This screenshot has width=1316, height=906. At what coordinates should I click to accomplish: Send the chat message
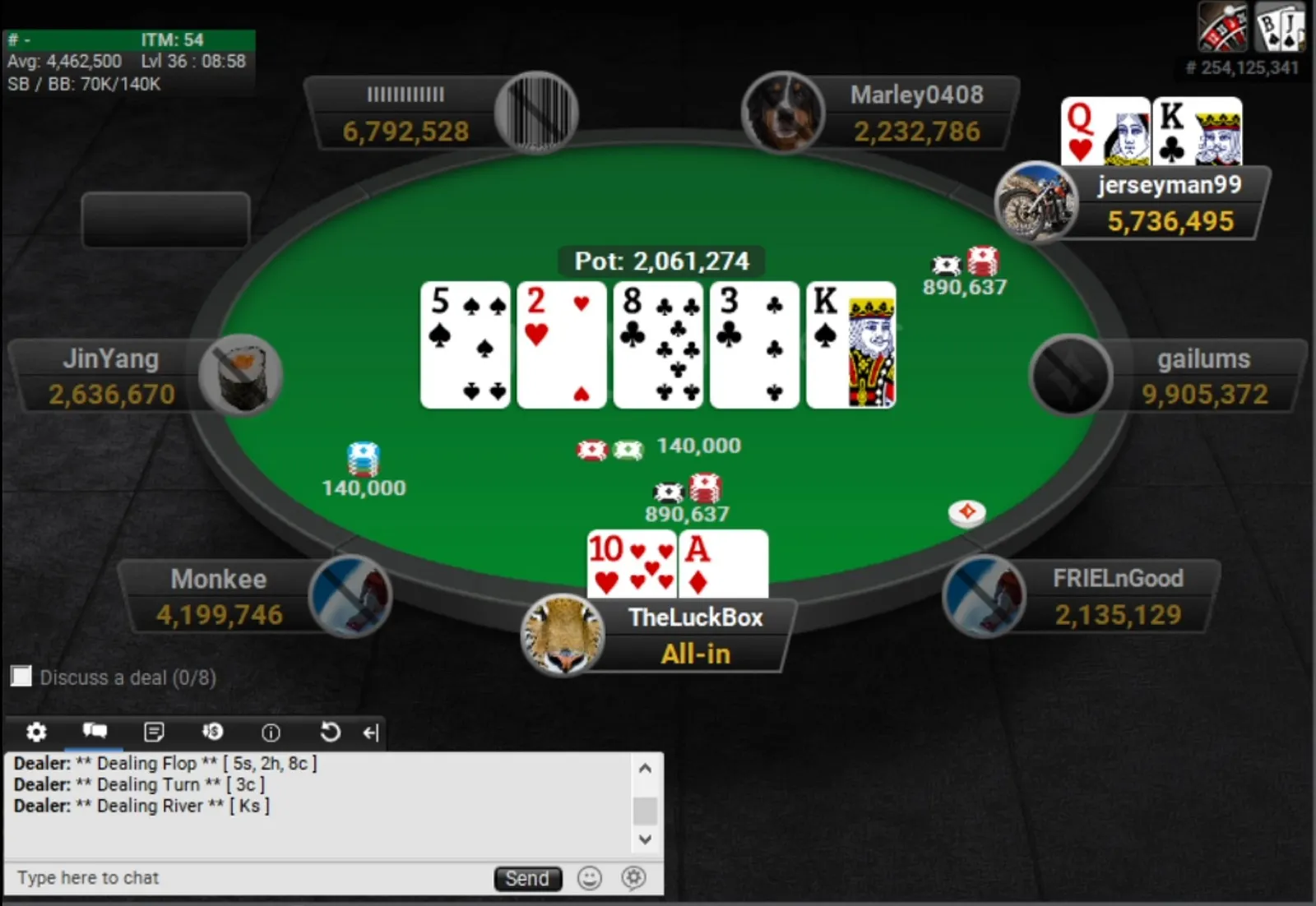click(x=527, y=879)
